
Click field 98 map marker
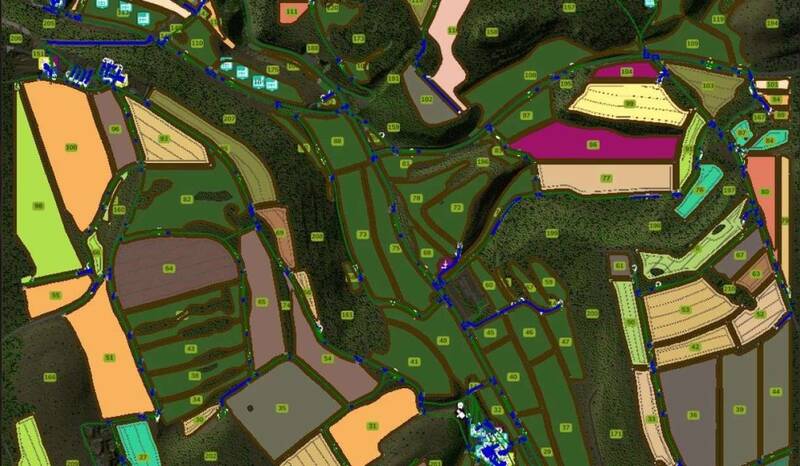coord(38,206)
